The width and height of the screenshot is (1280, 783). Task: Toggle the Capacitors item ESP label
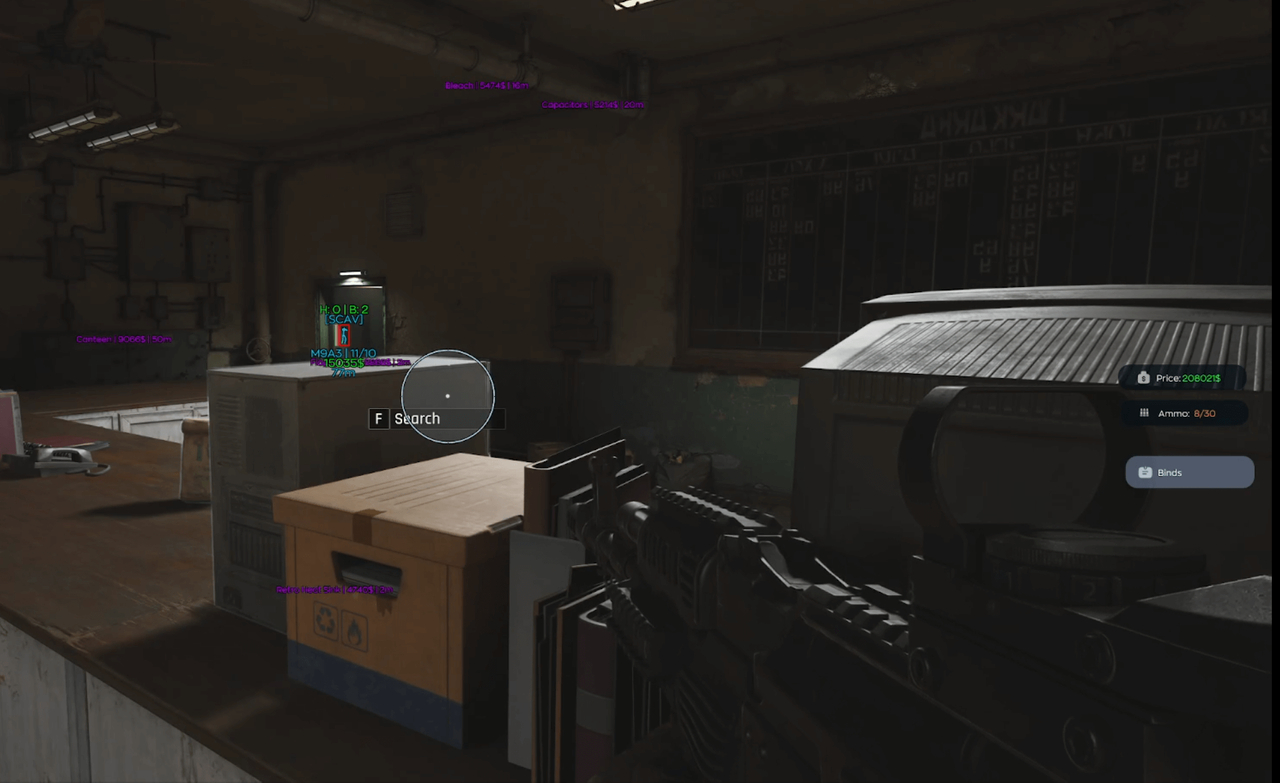[590, 103]
